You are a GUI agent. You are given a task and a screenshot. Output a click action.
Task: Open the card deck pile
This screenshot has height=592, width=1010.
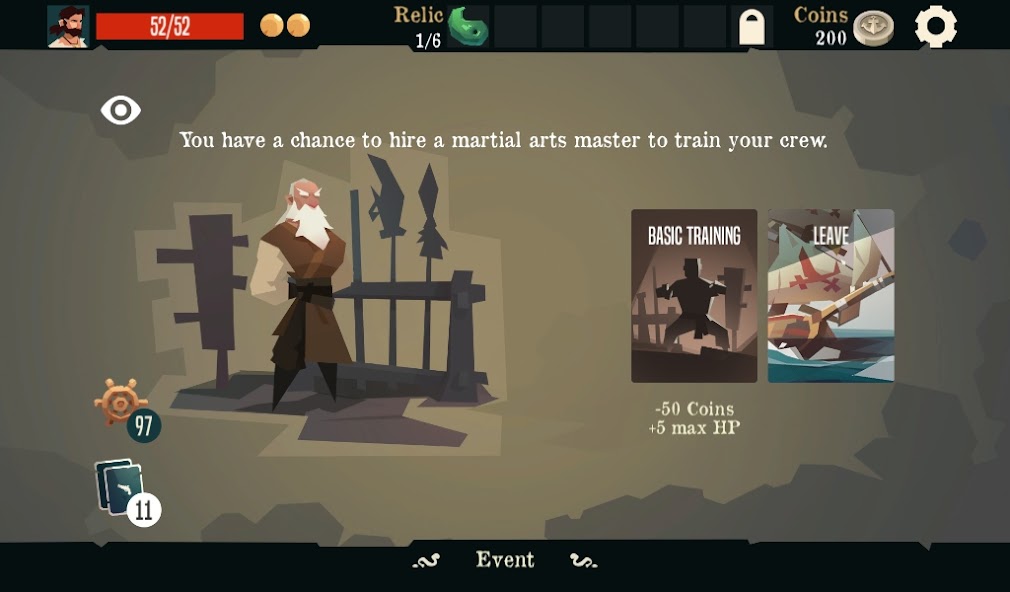(x=122, y=488)
